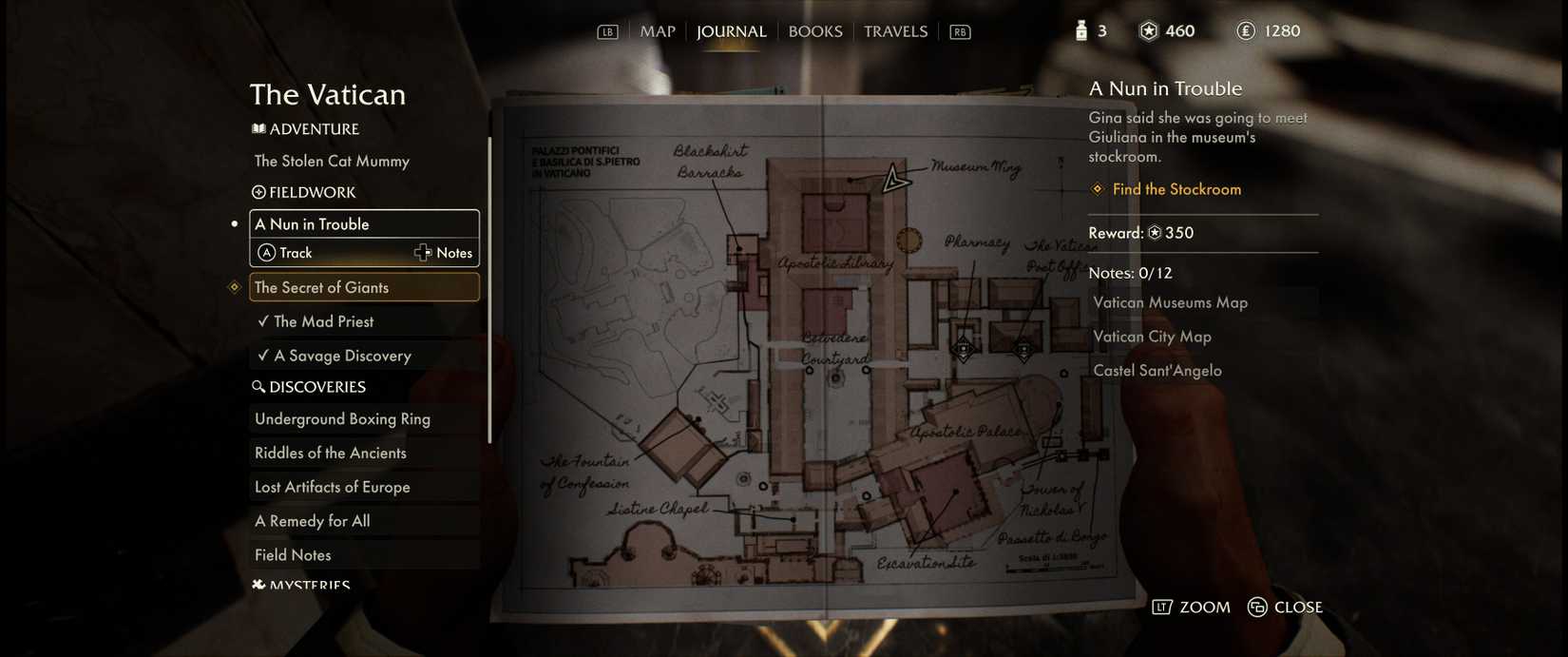Open the Field Notes entry
Viewport: 1568px width, 657px height.
tap(293, 555)
